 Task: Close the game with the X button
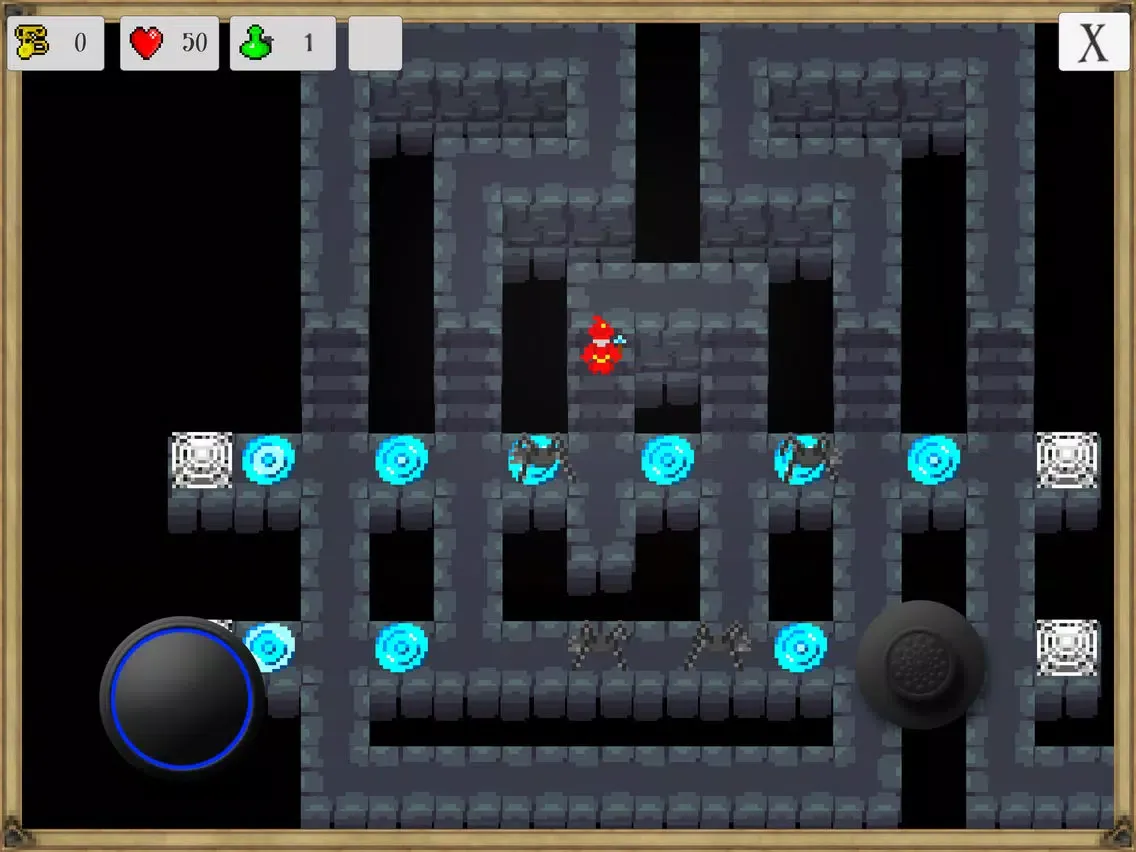(x=1093, y=43)
